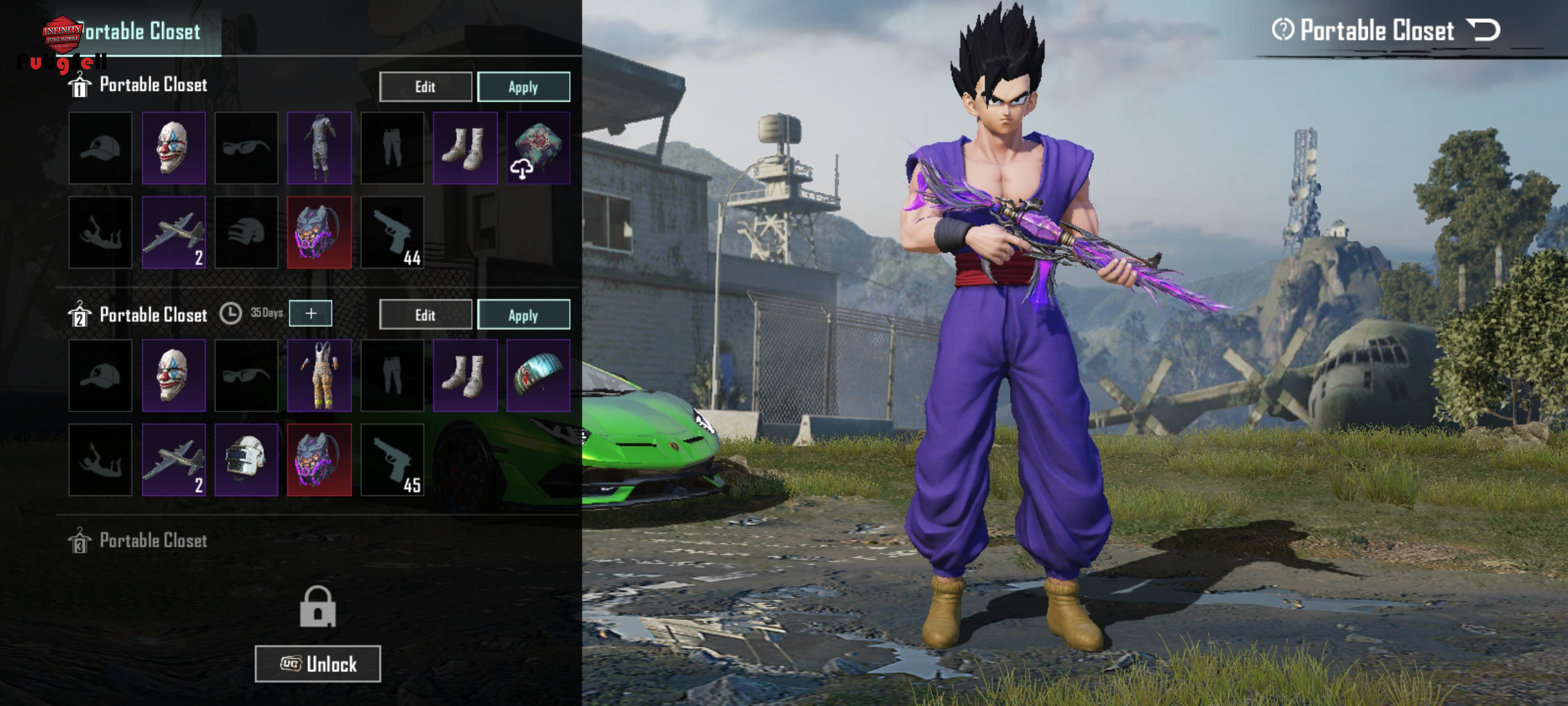This screenshot has width=1568, height=706.
Task: Edit the second Portable Closet outfit
Action: click(425, 315)
